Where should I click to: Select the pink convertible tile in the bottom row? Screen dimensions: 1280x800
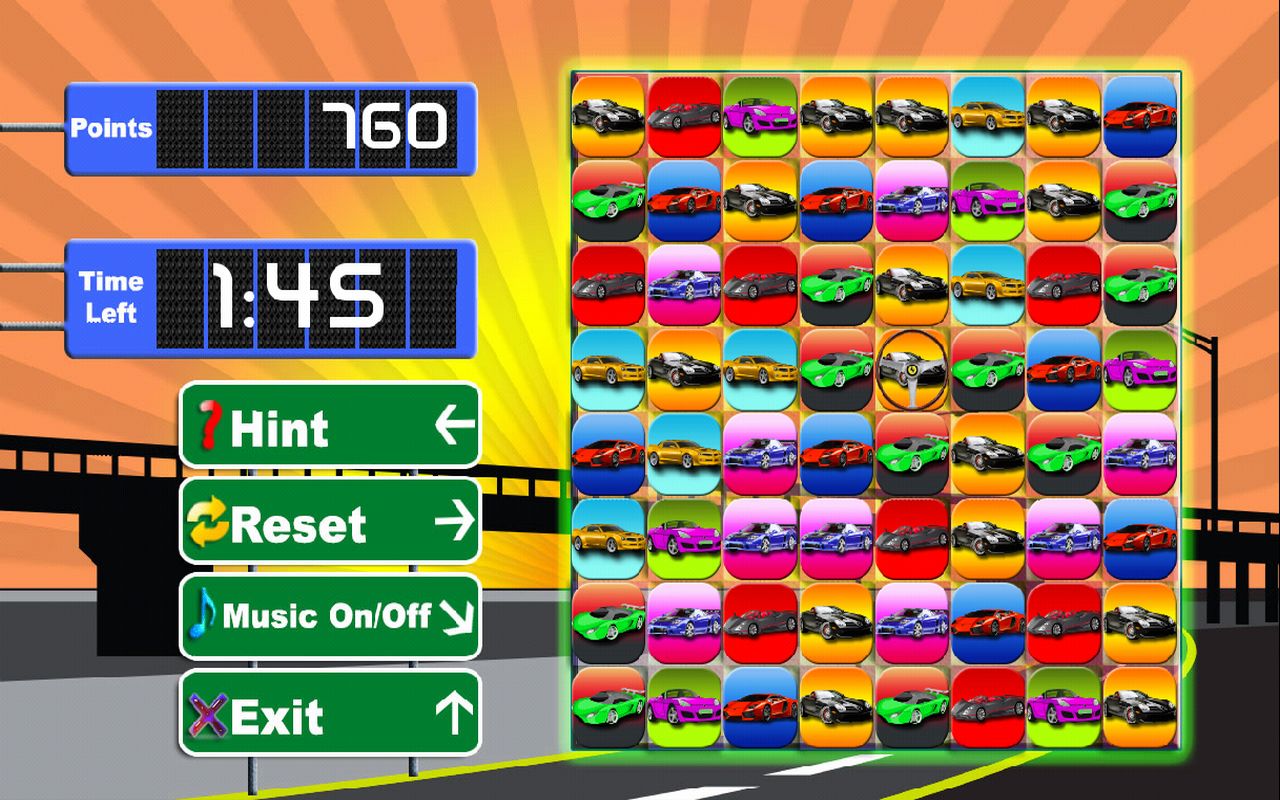click(684, 708)
